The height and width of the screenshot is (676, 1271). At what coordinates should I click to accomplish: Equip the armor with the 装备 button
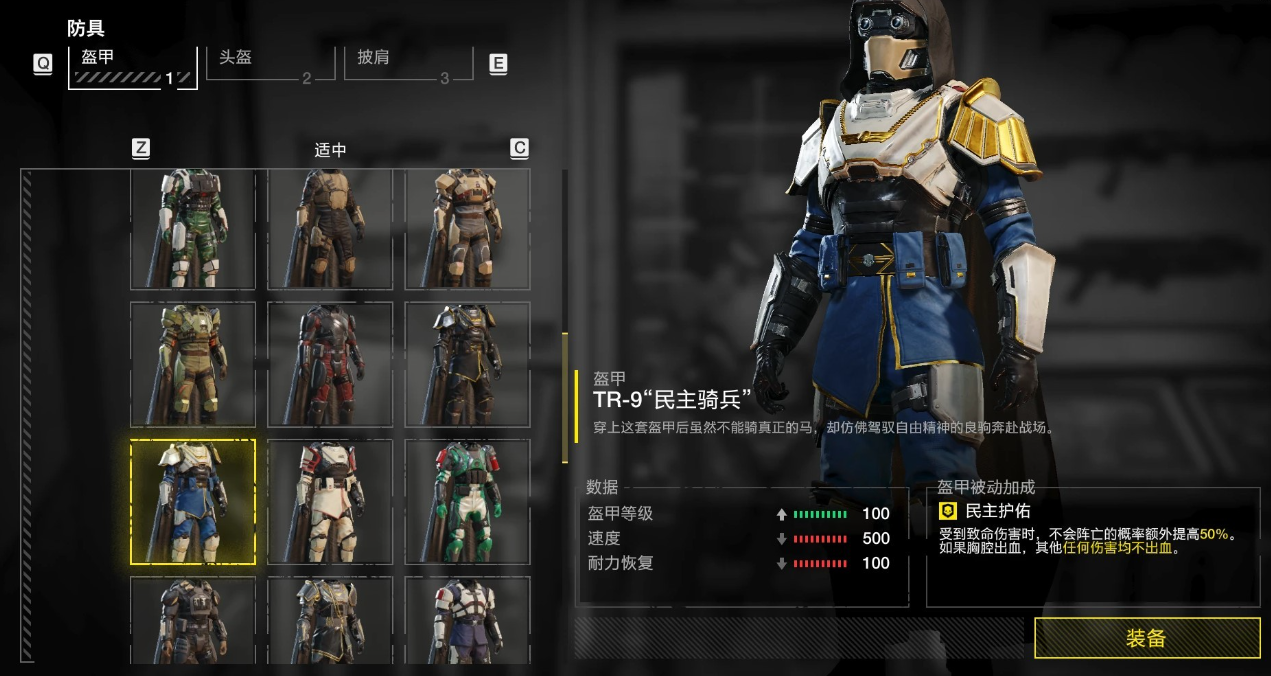click(1146, 638)
